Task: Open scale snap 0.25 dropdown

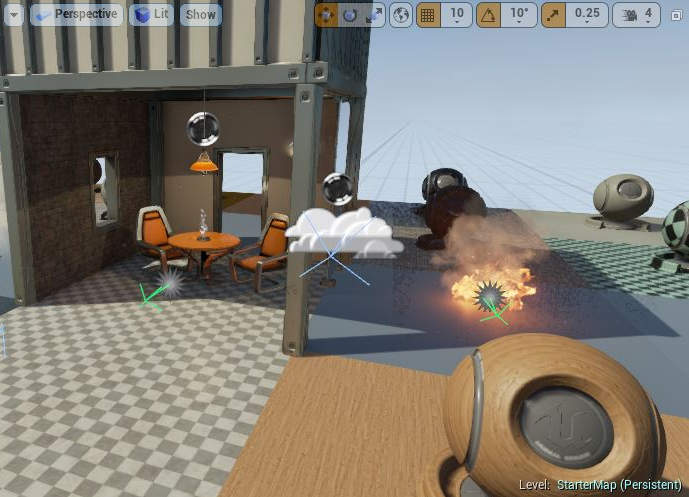Action: pyautogui.click(x=587, y=15)
